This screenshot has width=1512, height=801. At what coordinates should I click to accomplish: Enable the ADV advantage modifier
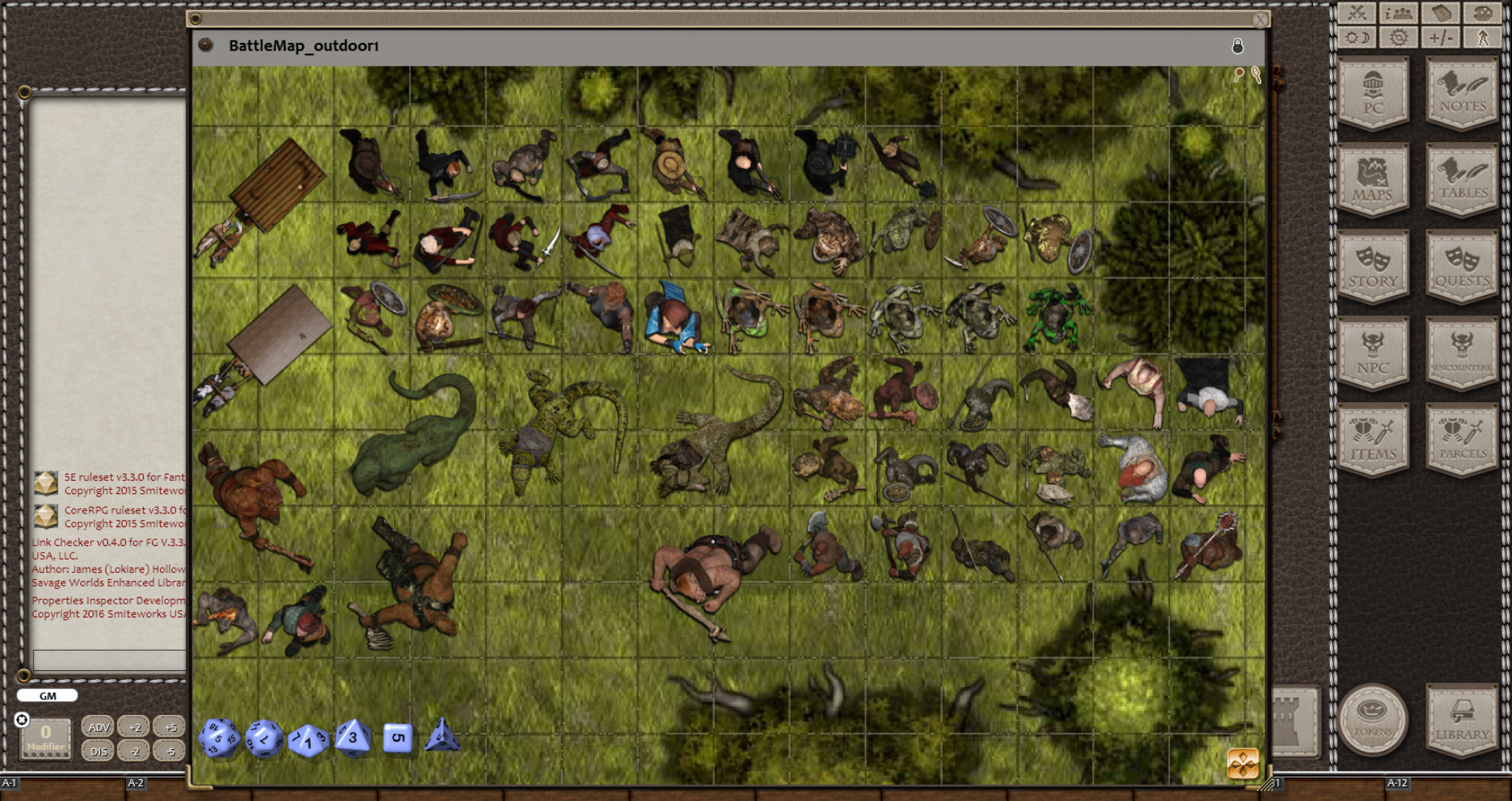coord(98,727)
